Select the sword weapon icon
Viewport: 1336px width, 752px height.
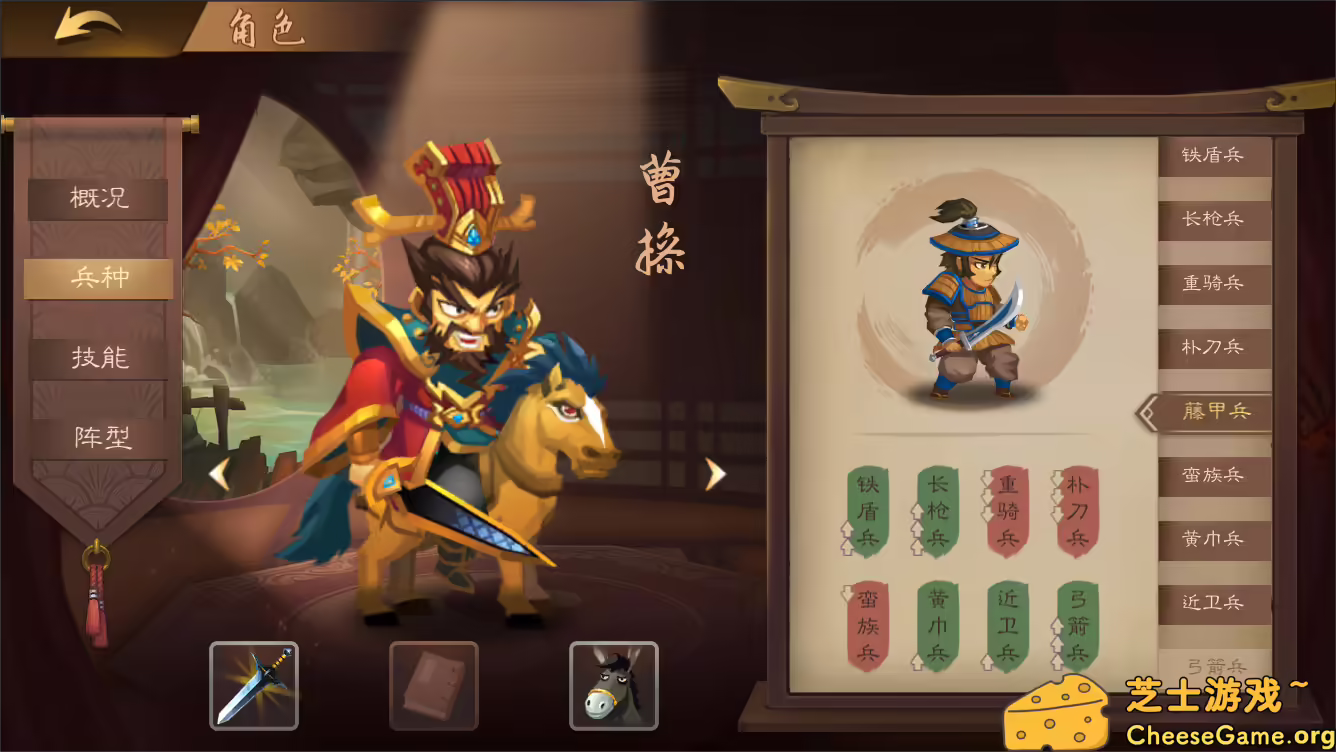pos(253,686)
